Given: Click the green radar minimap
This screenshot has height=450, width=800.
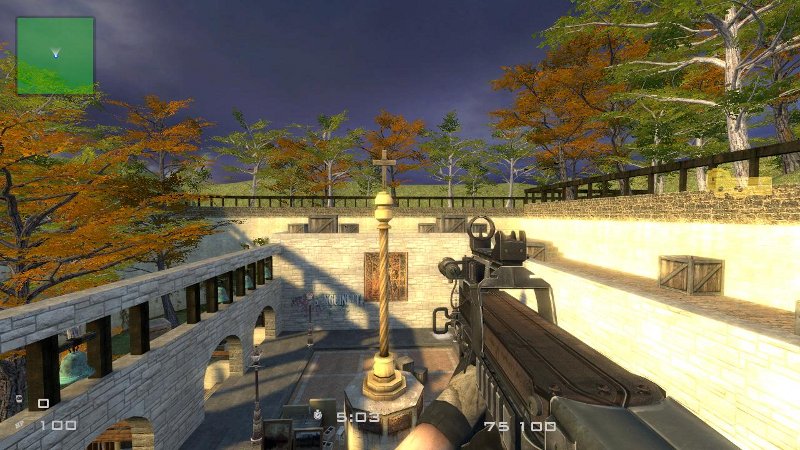Looking at the screenshot, I should pyautogui.click(x=55, y=55).
